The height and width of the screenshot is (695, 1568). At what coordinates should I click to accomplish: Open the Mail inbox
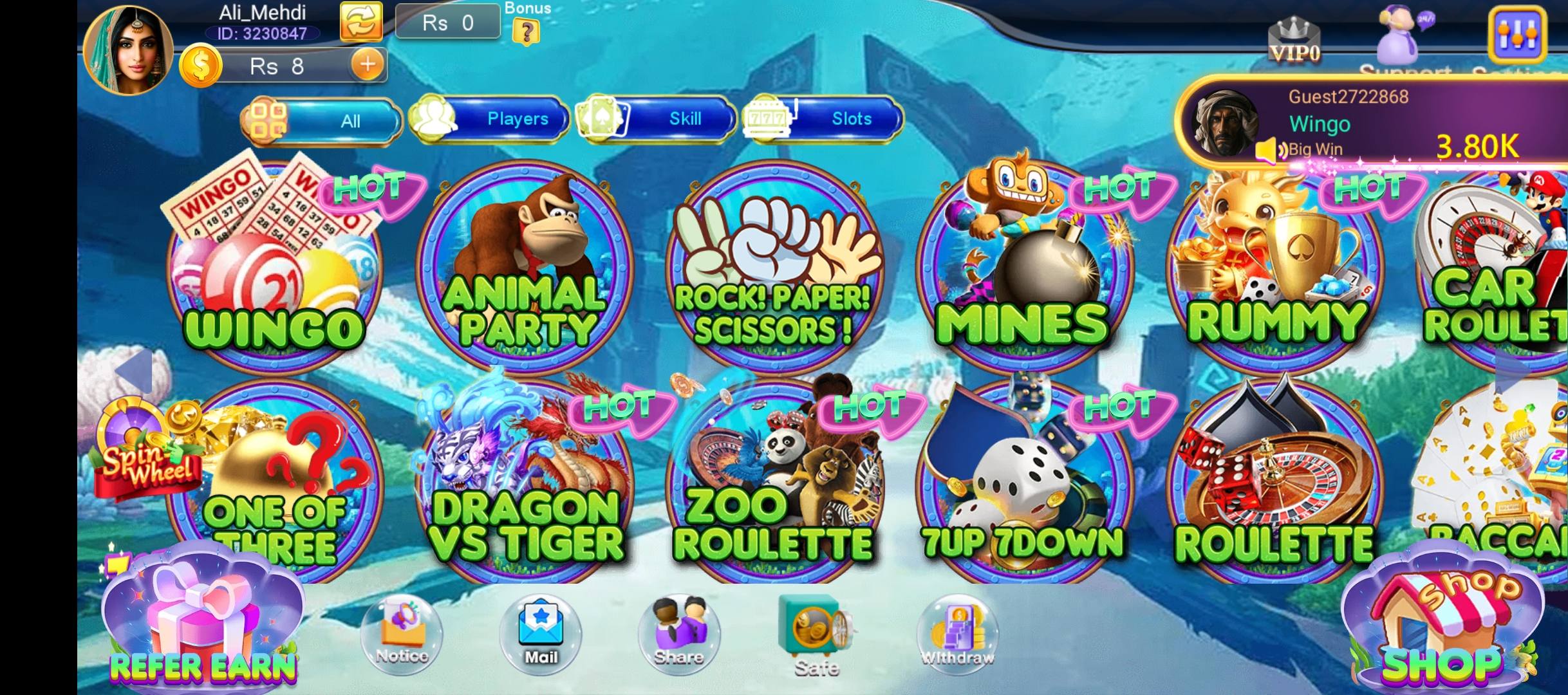tap(543, 631)
